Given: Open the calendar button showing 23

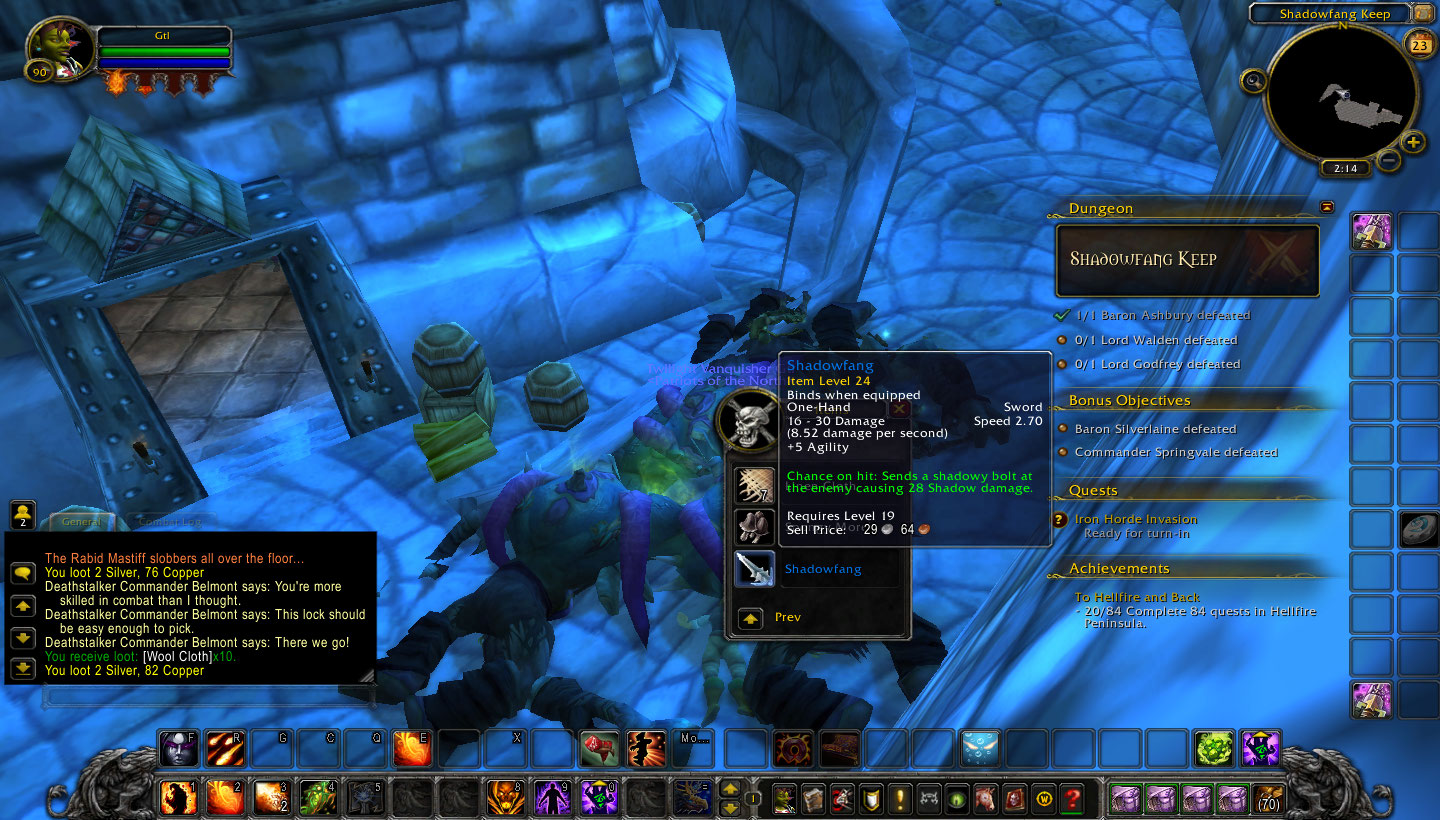Looking at the screenshot, I should point(1419,44).
